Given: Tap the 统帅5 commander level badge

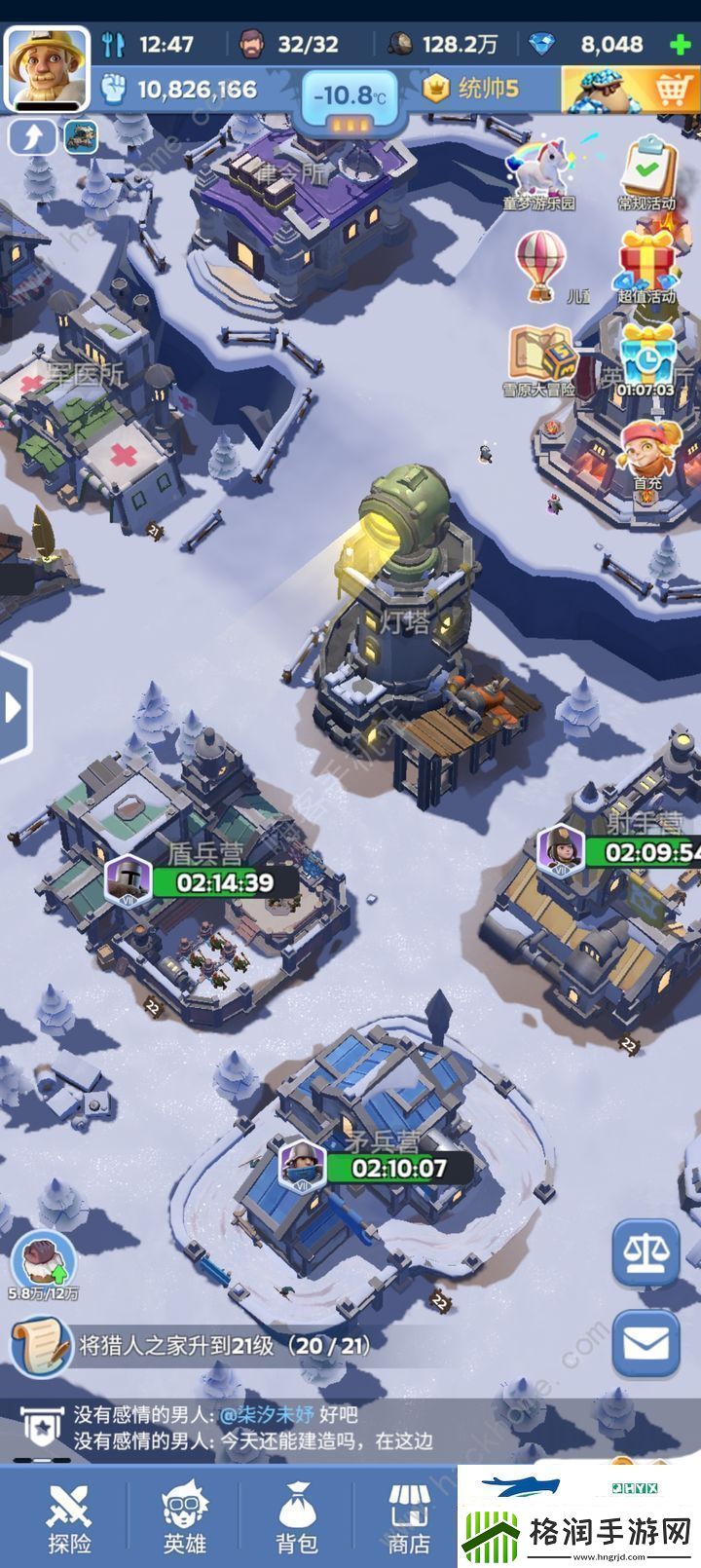Looking at the screenshot, I should point(472,90).
